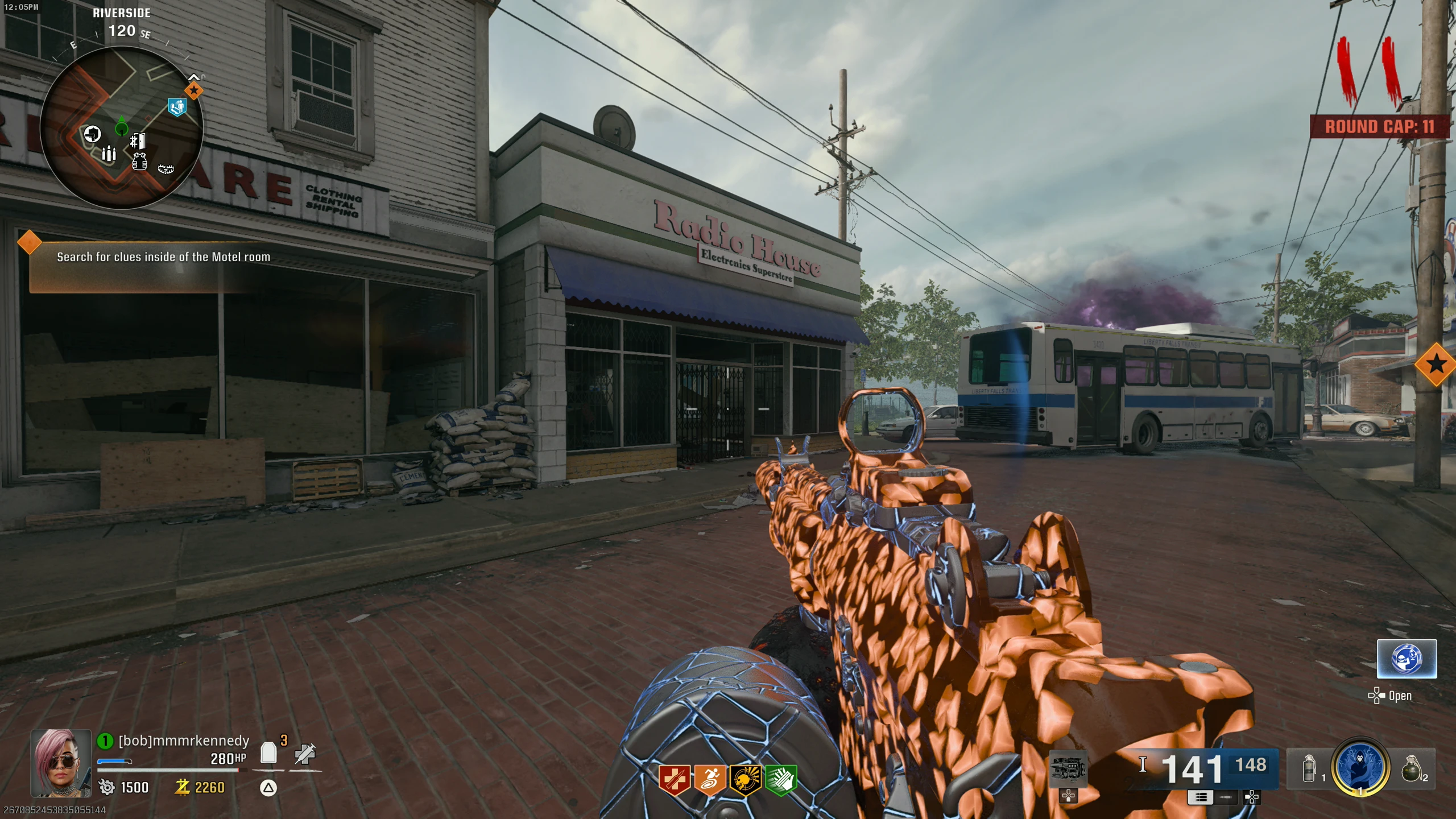Select the green hands perk icon
Screen dimensions: 1456x819
pos(781,780)
